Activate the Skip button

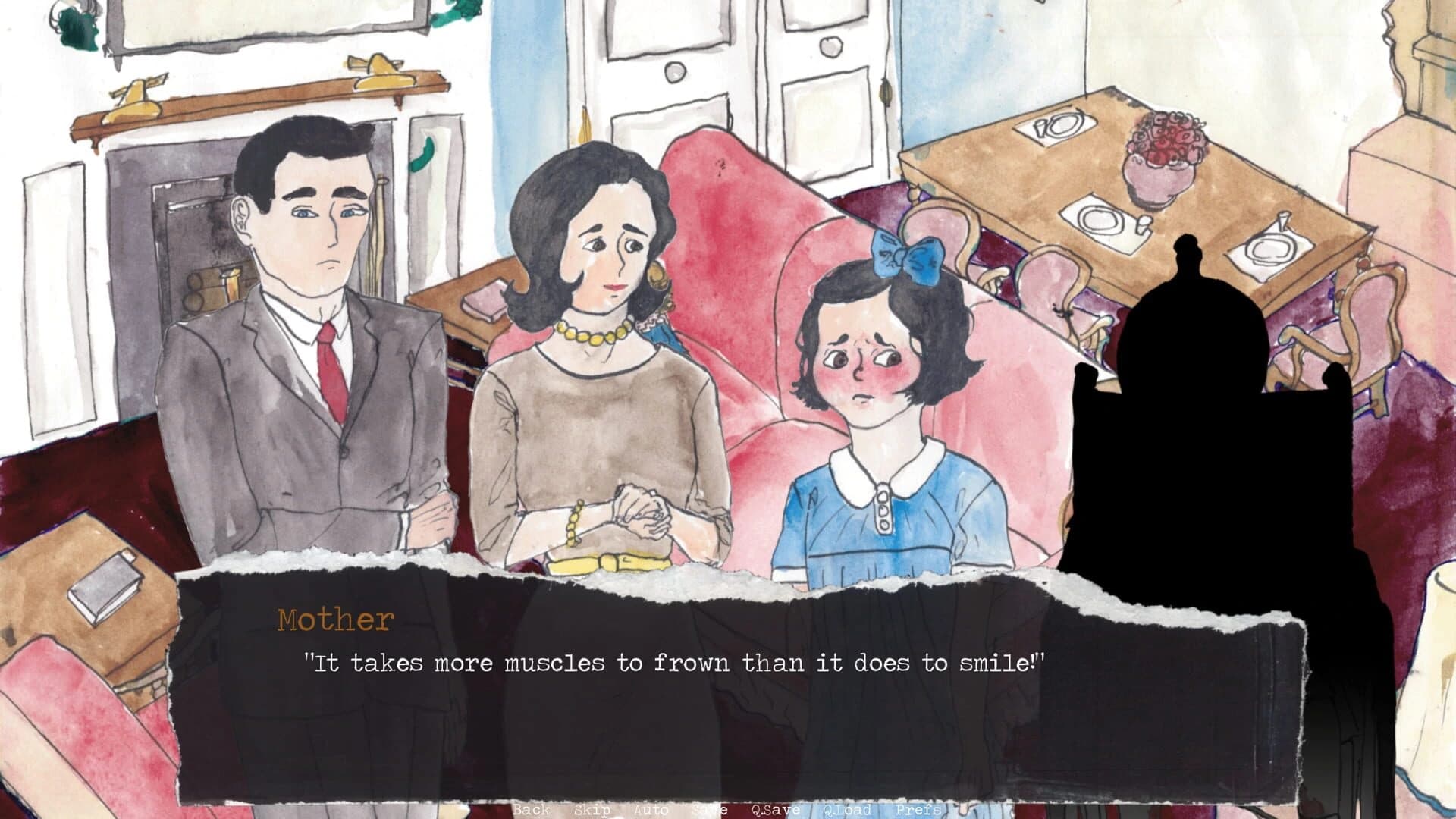[591, 810]
